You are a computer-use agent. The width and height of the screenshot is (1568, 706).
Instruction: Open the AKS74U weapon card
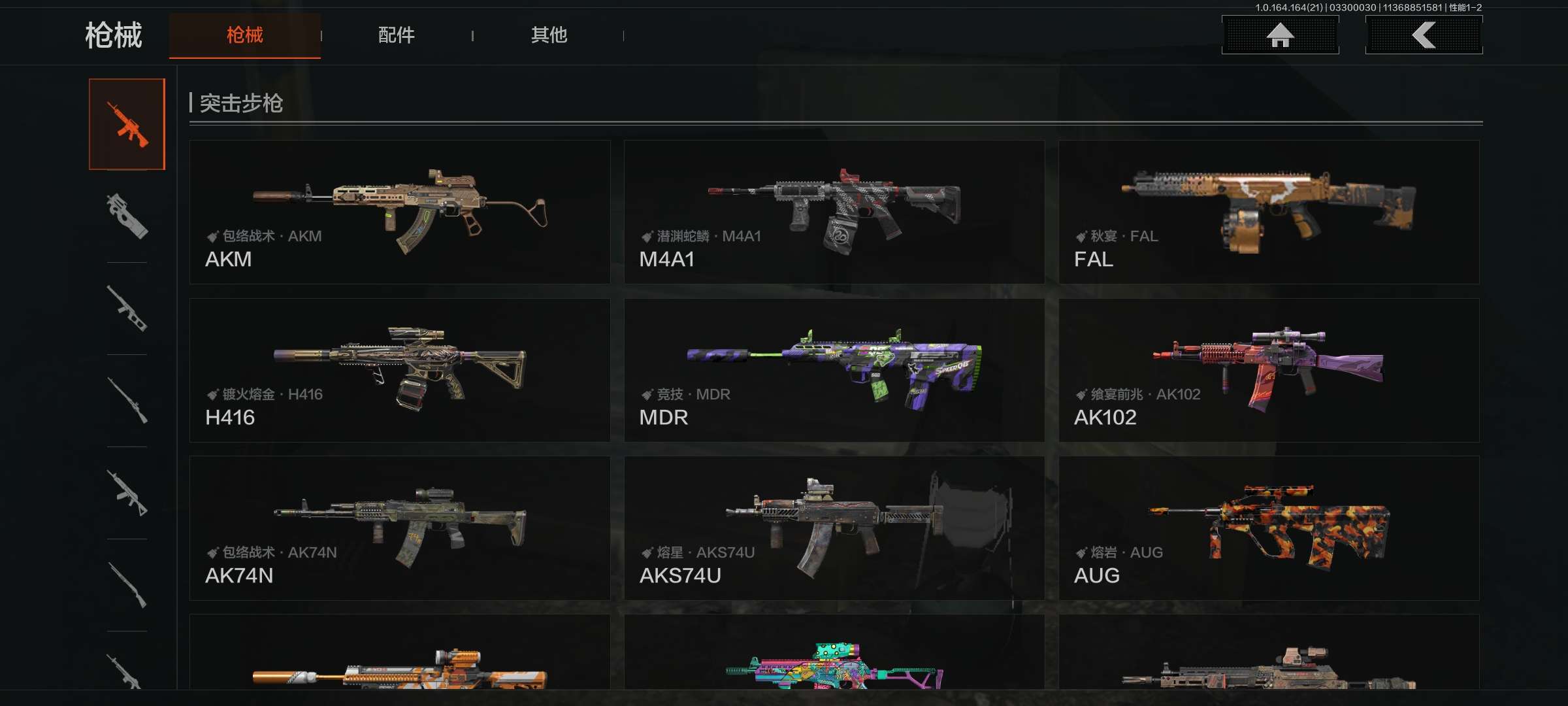(x=834, y=528)
